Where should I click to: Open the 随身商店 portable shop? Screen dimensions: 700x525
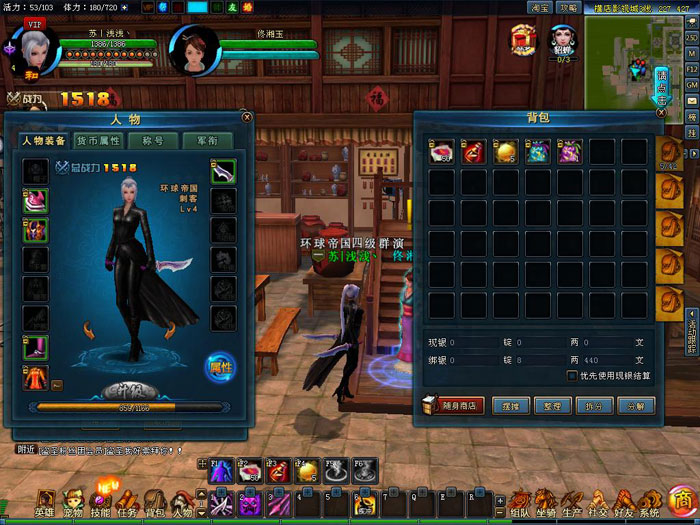click(x=455, y=406)
